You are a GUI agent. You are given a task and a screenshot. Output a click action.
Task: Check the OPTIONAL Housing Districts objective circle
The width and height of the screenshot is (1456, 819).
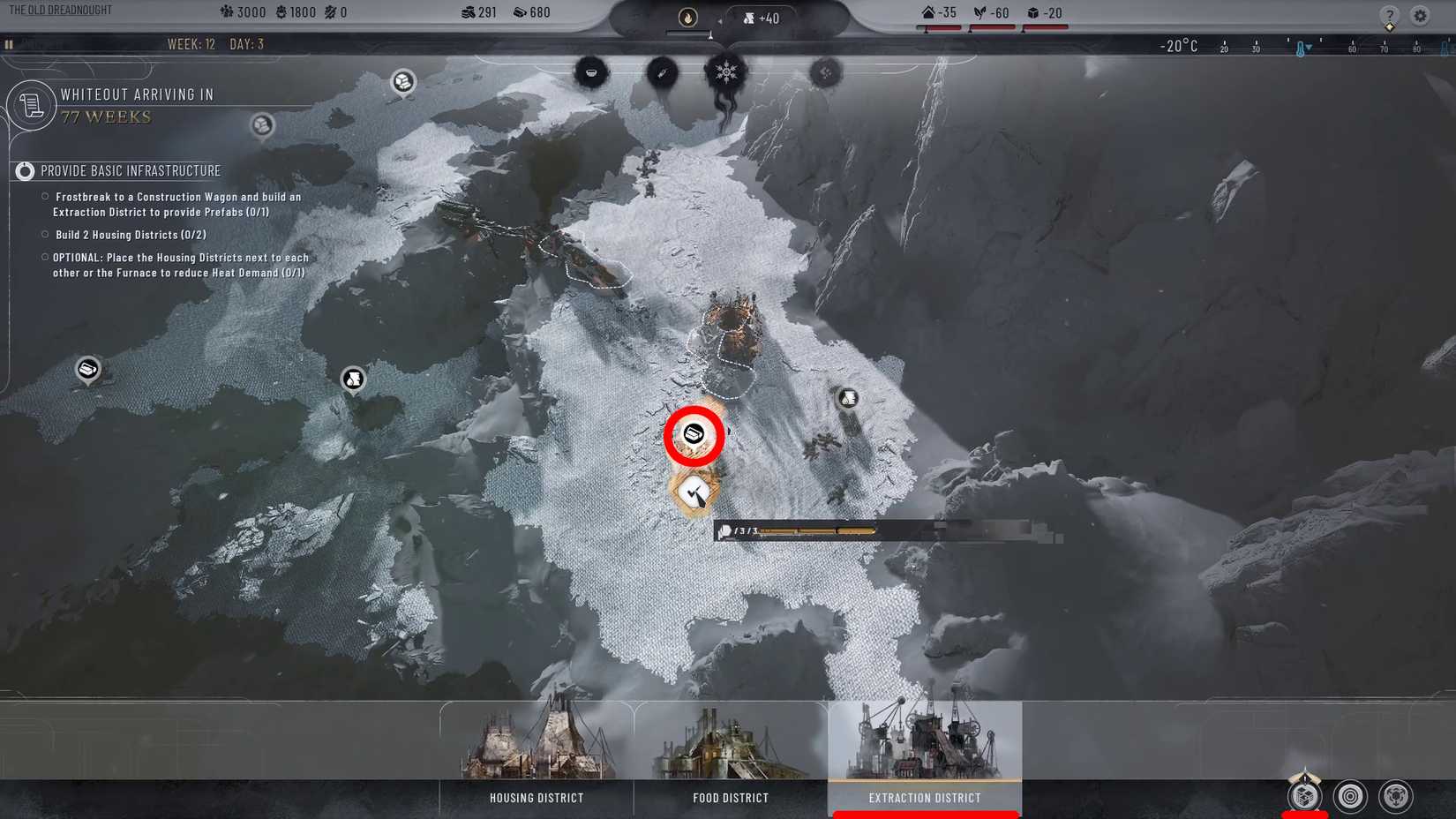(x=44, y=256)
